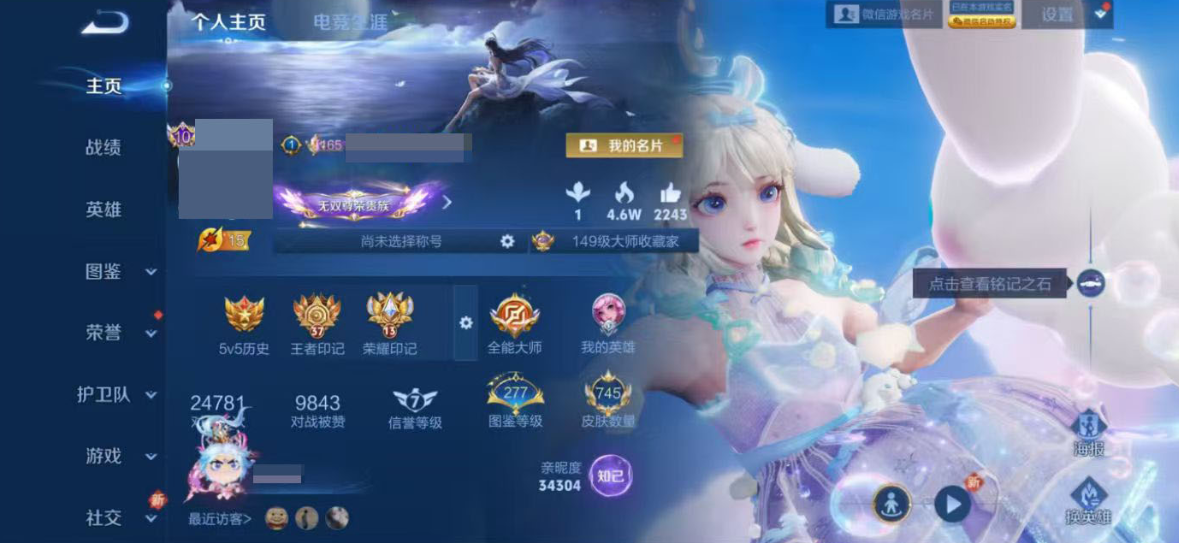This screenshot has width=1179, height=543.
Task: Select 英雄 in the left sidebar
Action: [103, 210]
